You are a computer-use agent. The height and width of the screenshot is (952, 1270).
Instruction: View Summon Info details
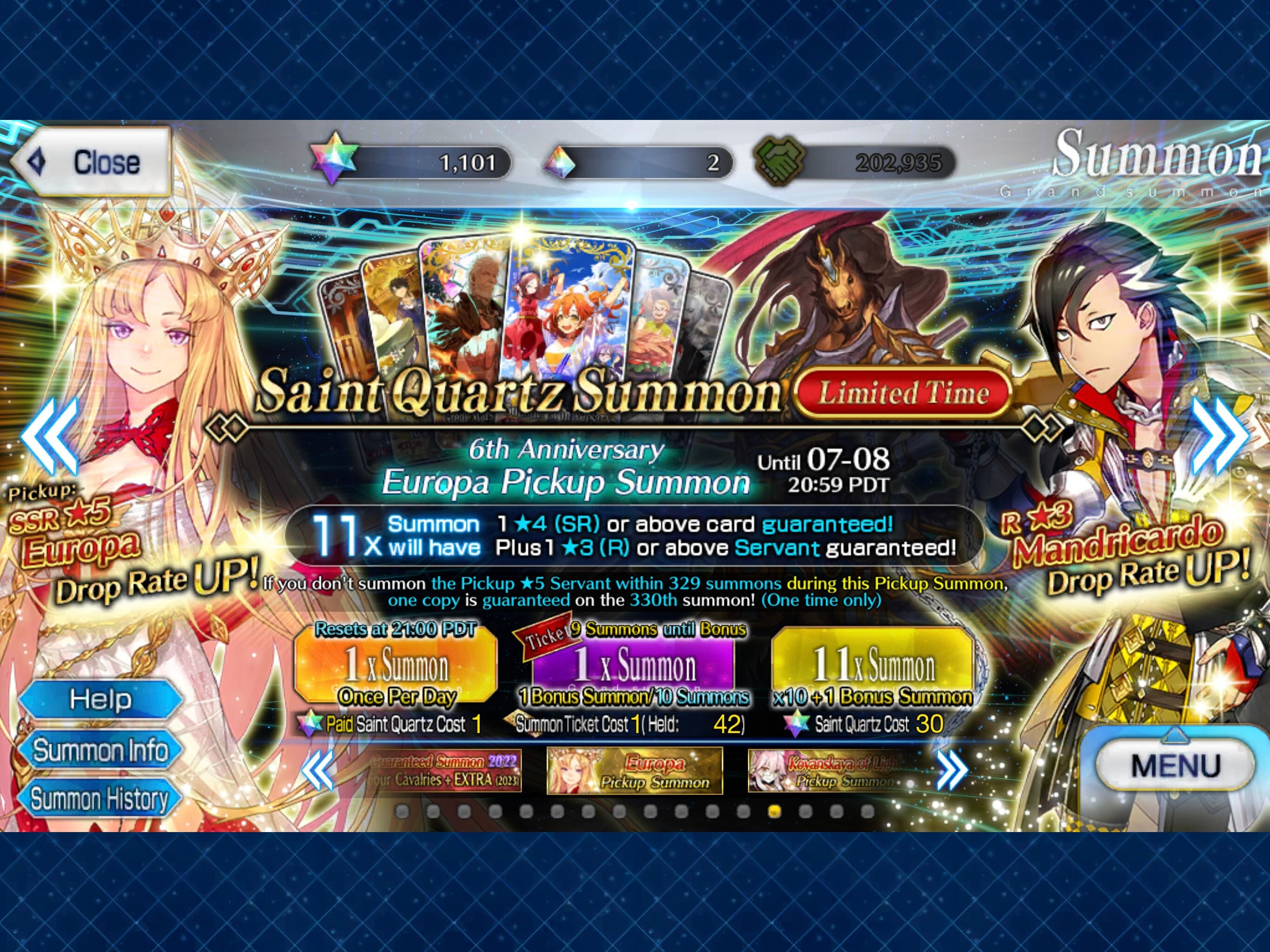coord(100,749)
